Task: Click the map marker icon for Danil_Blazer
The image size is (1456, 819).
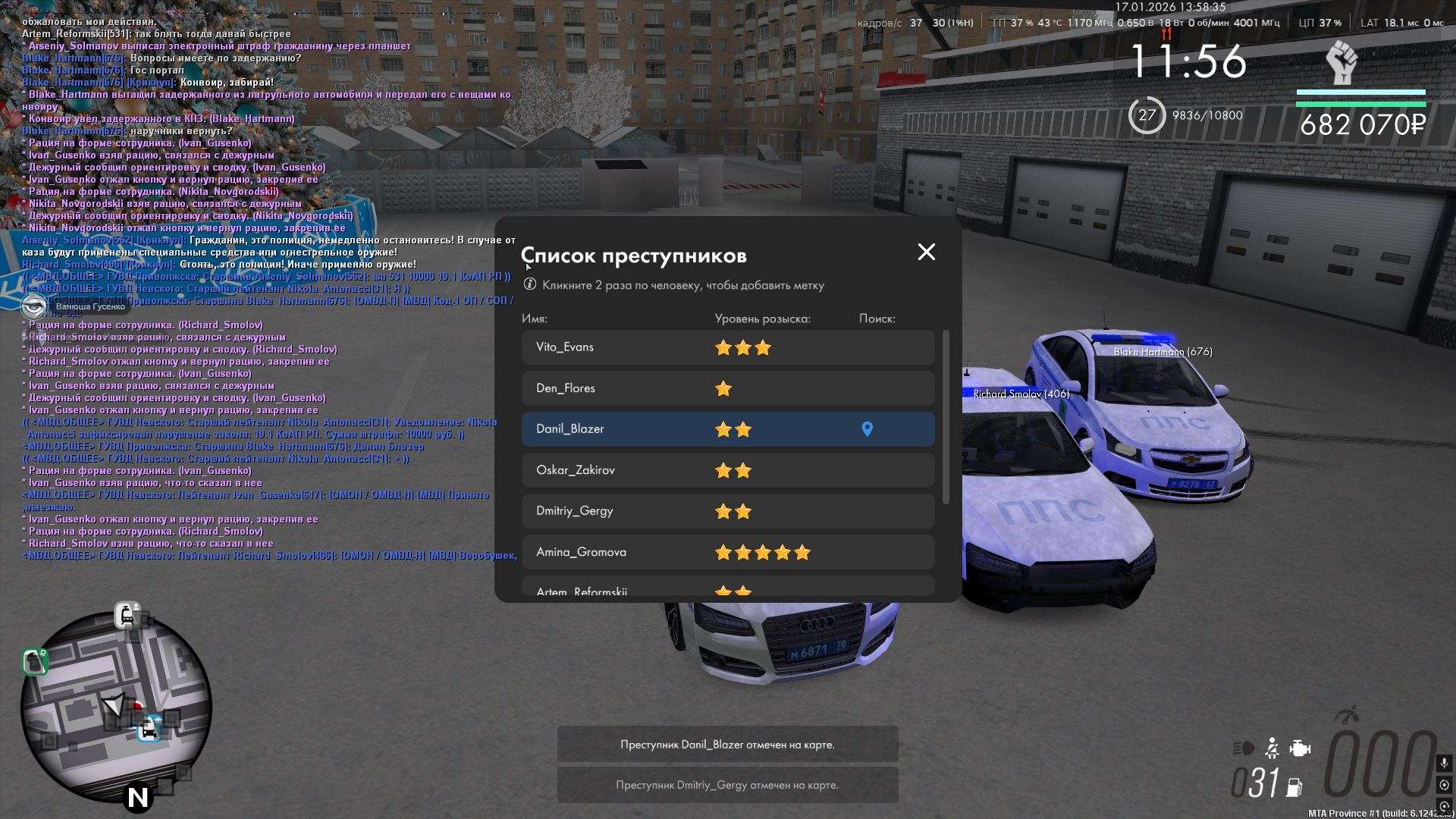Action: pyautogui.click(x=868, y=429)
